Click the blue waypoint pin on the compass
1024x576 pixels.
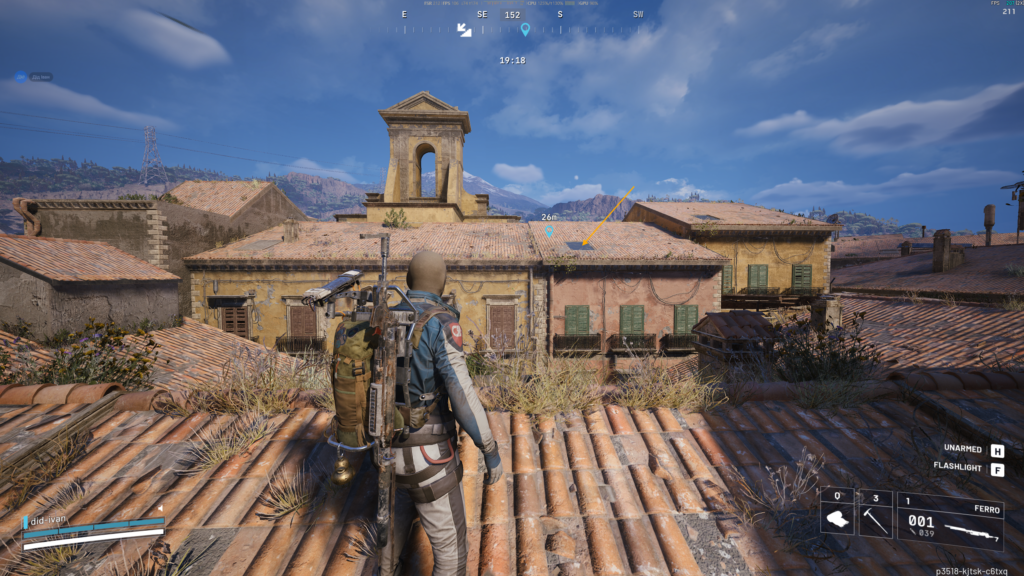click(525, 29)
